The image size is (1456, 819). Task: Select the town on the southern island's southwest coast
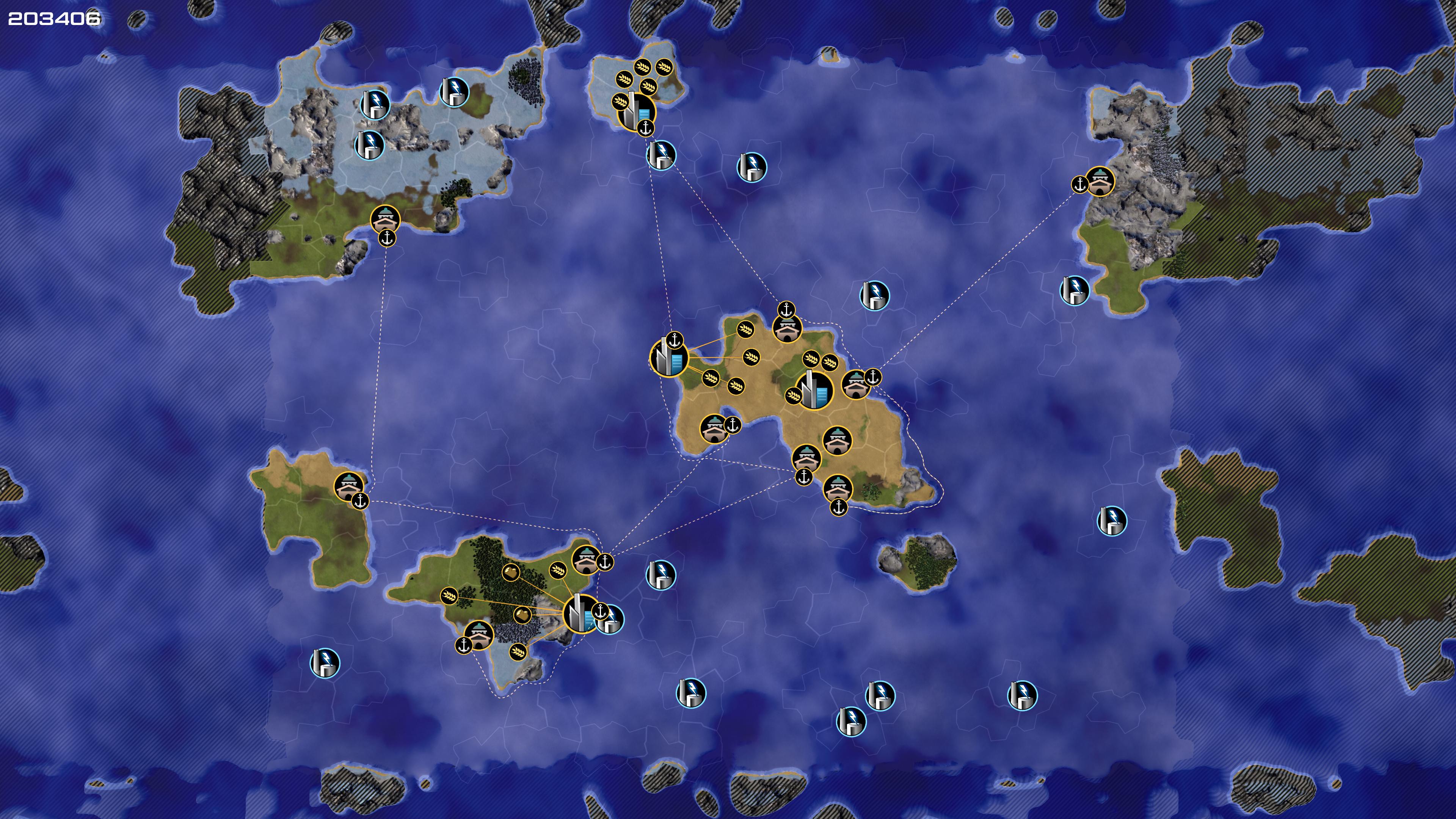pyautogui.click(x=479, y=635)
